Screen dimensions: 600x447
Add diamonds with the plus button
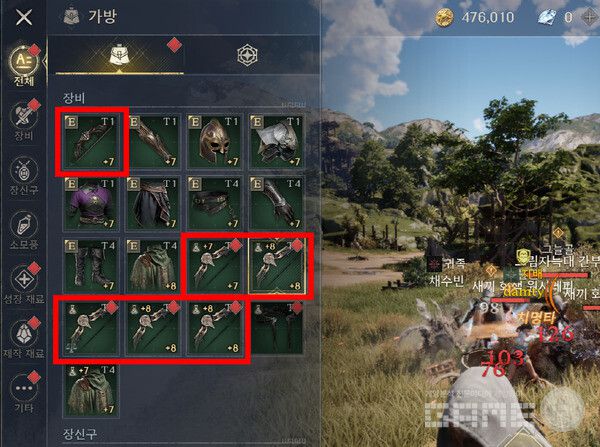591,17
